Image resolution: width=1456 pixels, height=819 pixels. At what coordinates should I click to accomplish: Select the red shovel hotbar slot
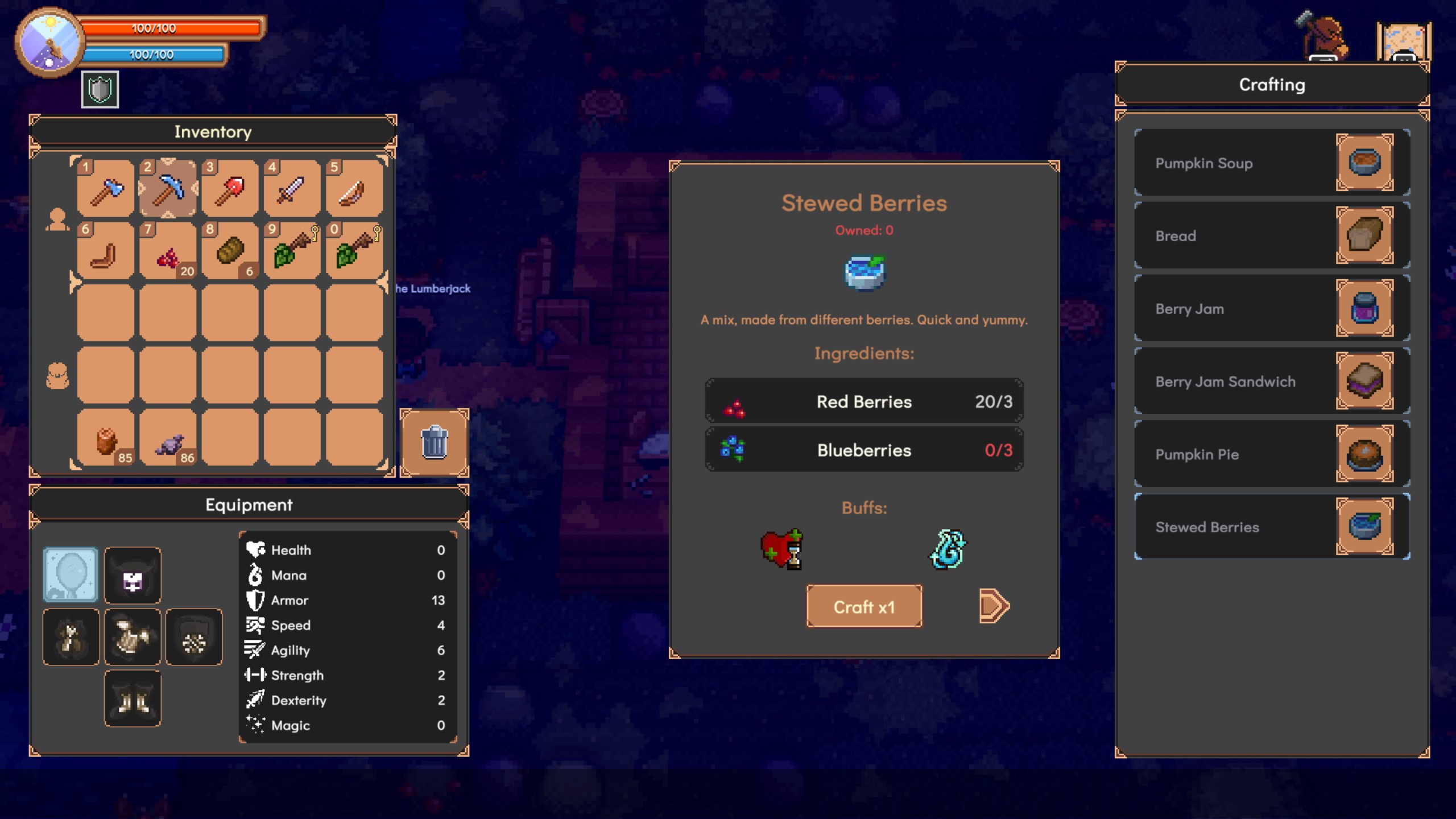tap(230, 189)
